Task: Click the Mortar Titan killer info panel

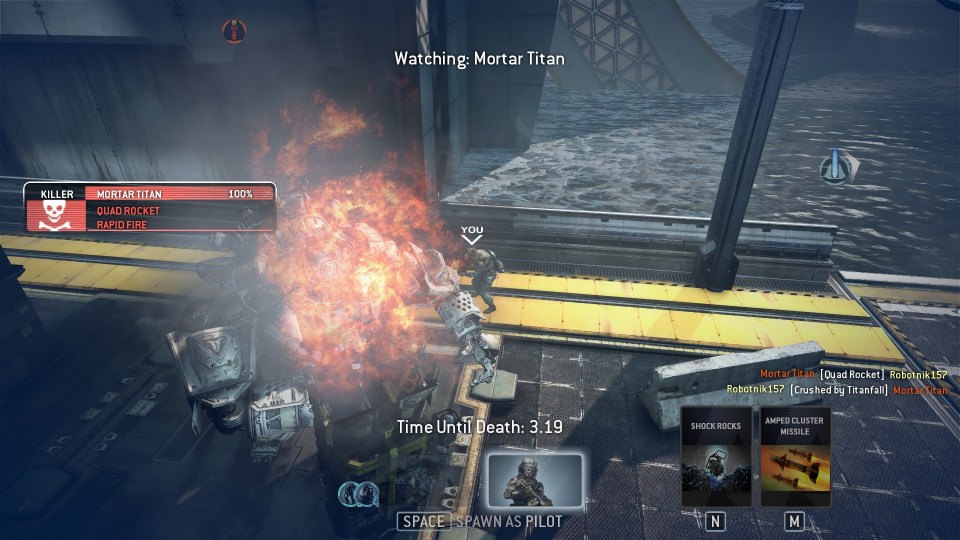Action: [x=150, y=207]
